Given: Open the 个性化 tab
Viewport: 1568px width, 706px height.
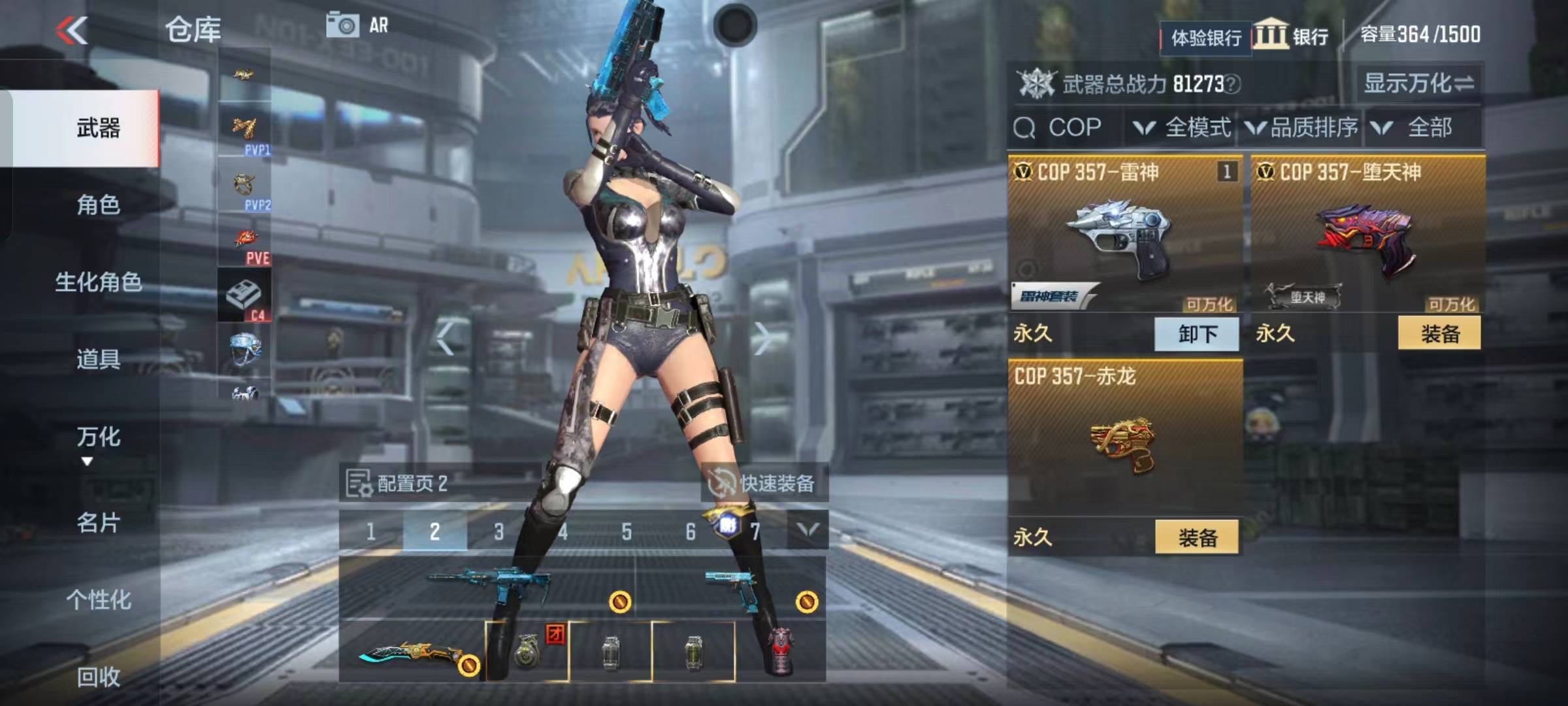Looking at the screenshot, I should click(x=98, y=600).
